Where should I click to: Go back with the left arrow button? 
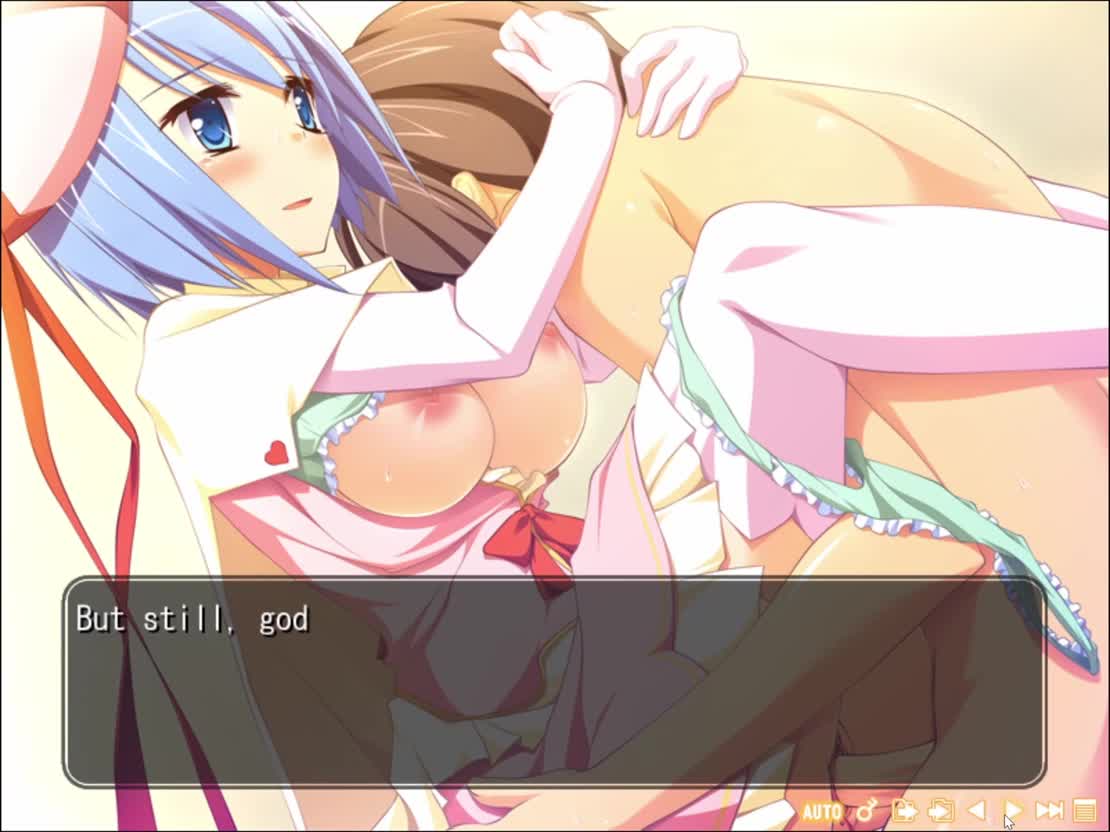click(977, 810)
